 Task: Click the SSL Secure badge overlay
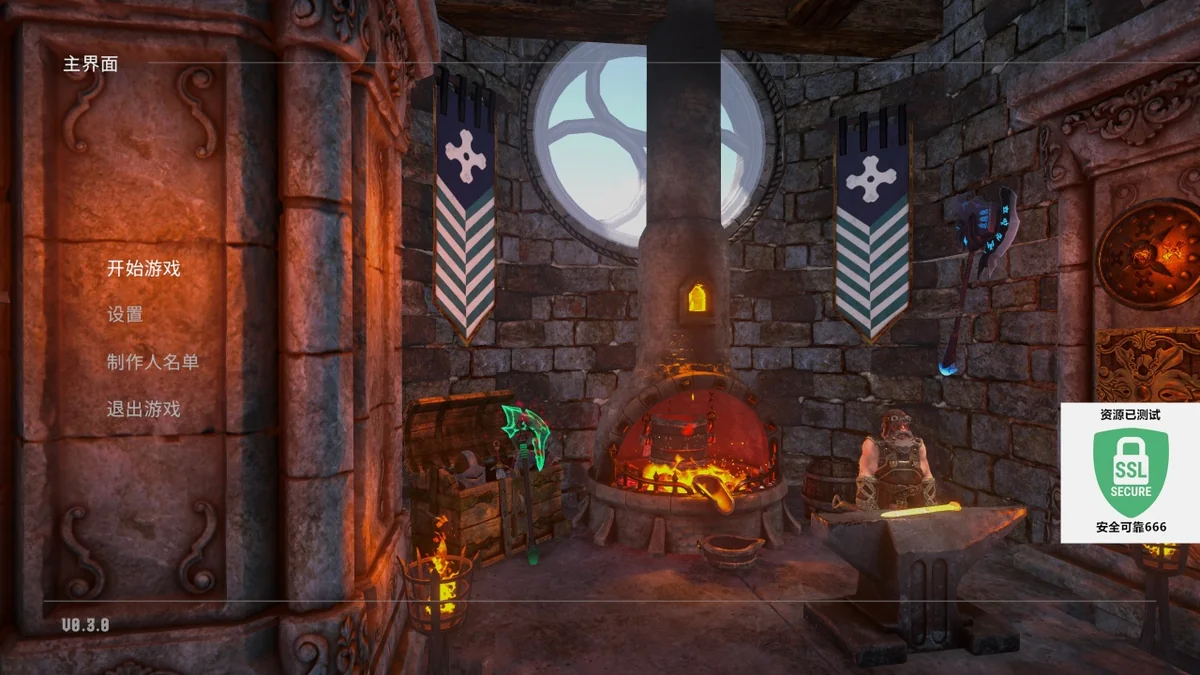click(x=1130, y=473)
